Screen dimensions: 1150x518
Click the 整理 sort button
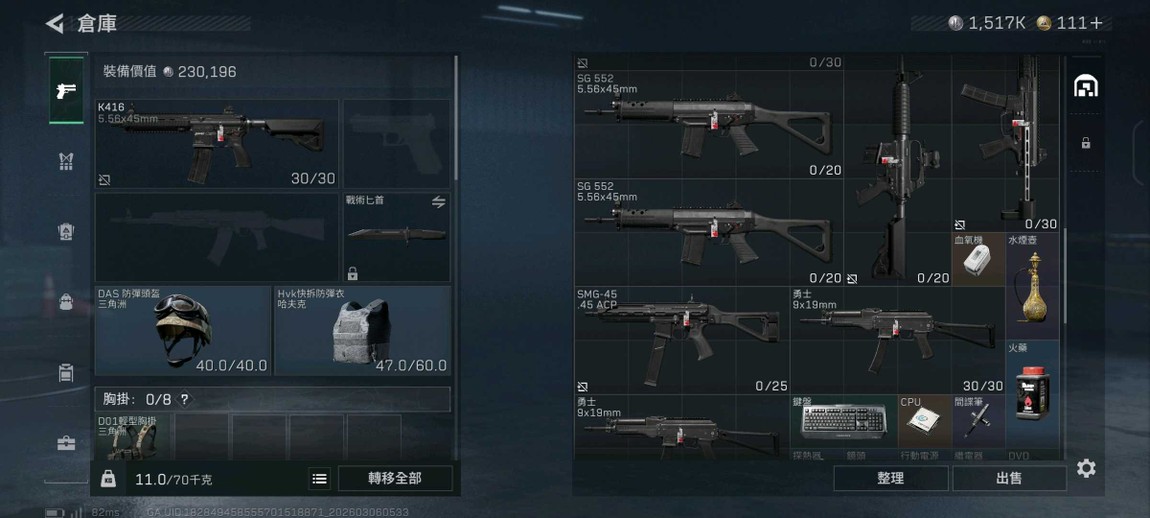click(x=890, y=478)
